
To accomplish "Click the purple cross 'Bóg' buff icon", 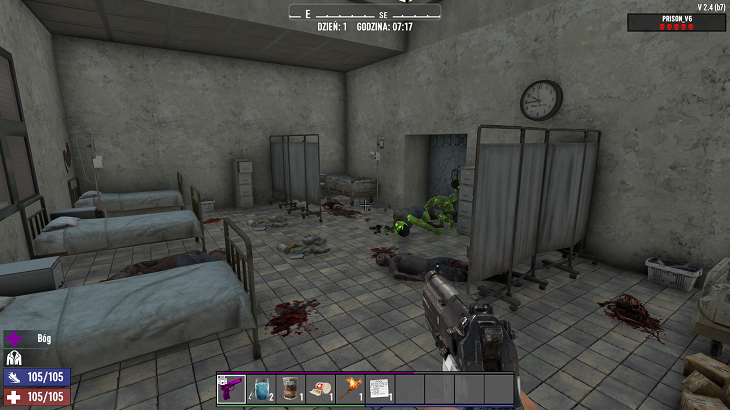I will tap(15, 339).
